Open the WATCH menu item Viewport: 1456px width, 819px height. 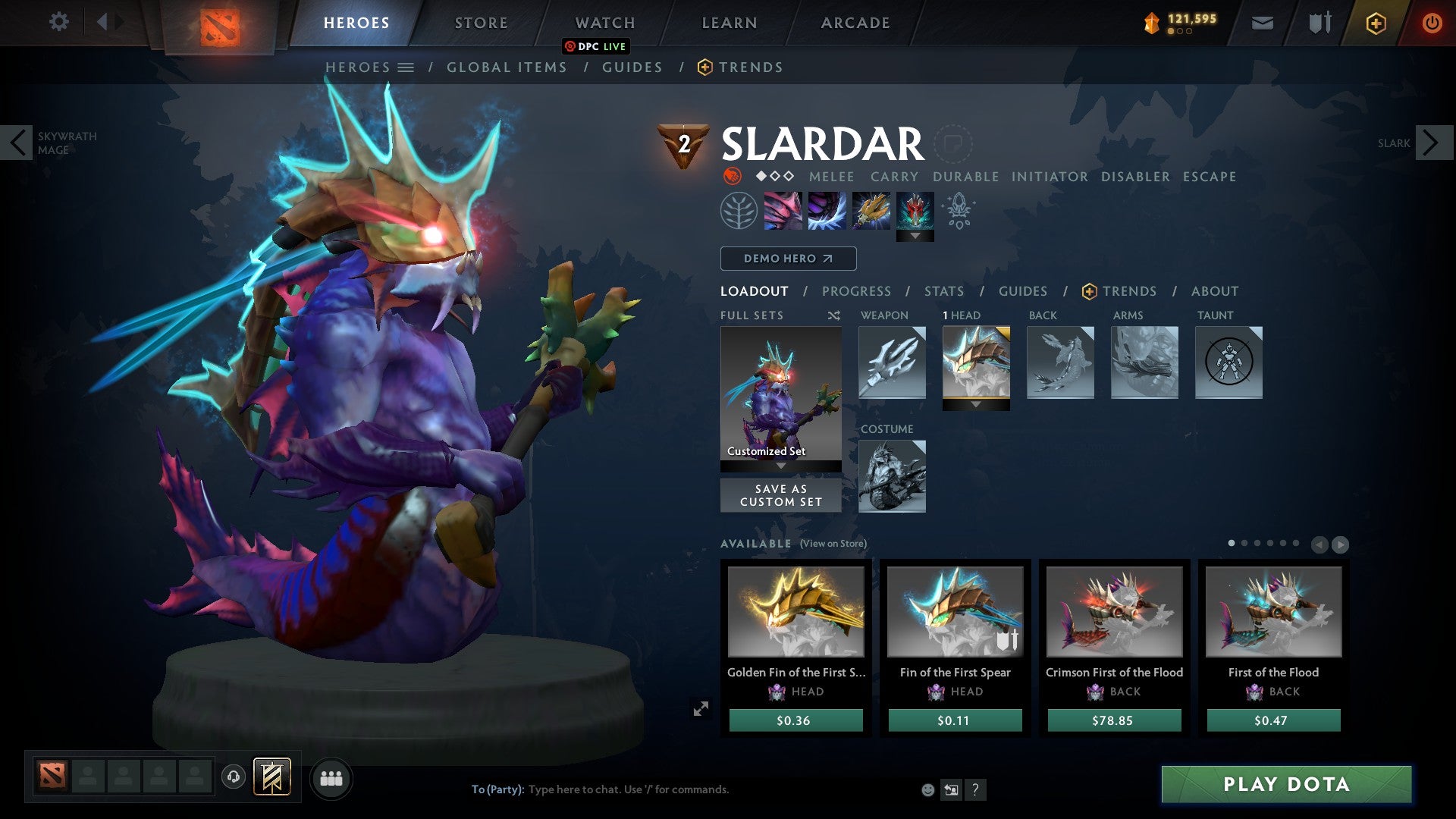[x=603, y=22]
